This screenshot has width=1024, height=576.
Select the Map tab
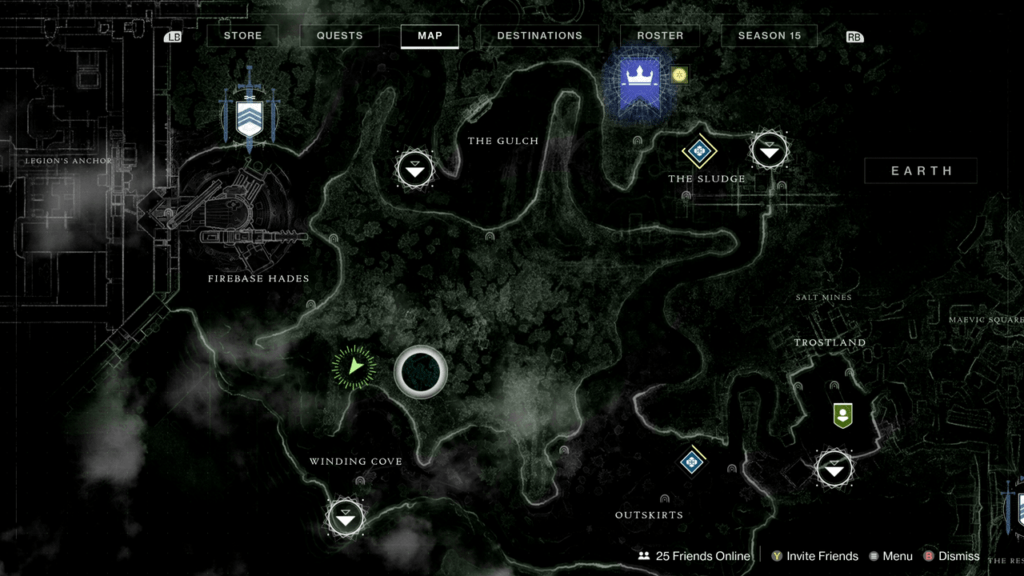point(429,36)
